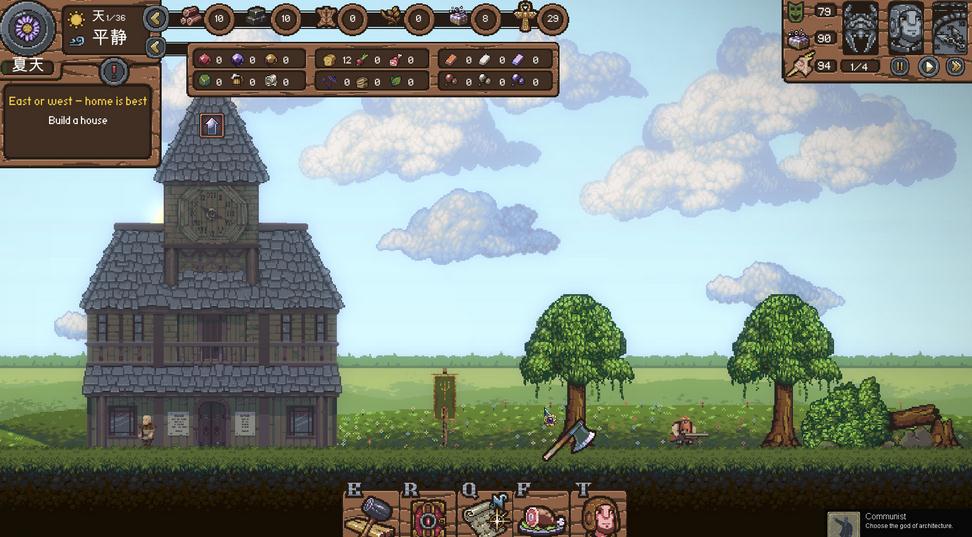972x537 pixels.
Task: Select the stone face portrait card
Action: [906, 29]
